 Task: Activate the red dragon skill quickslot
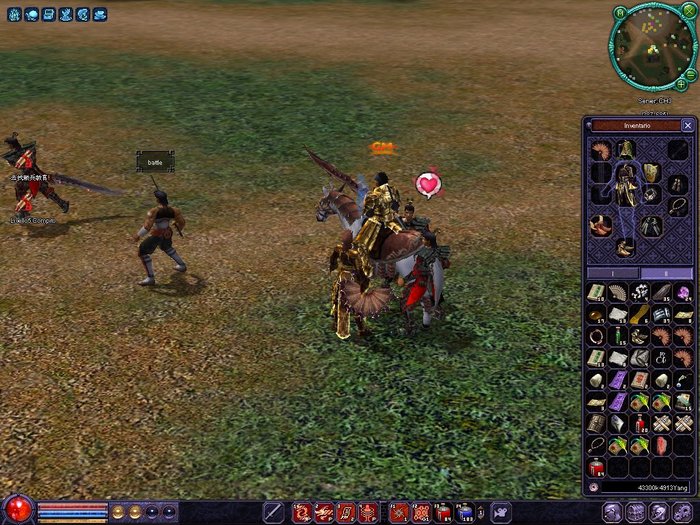pyautogui.click(x=302, y=512)
